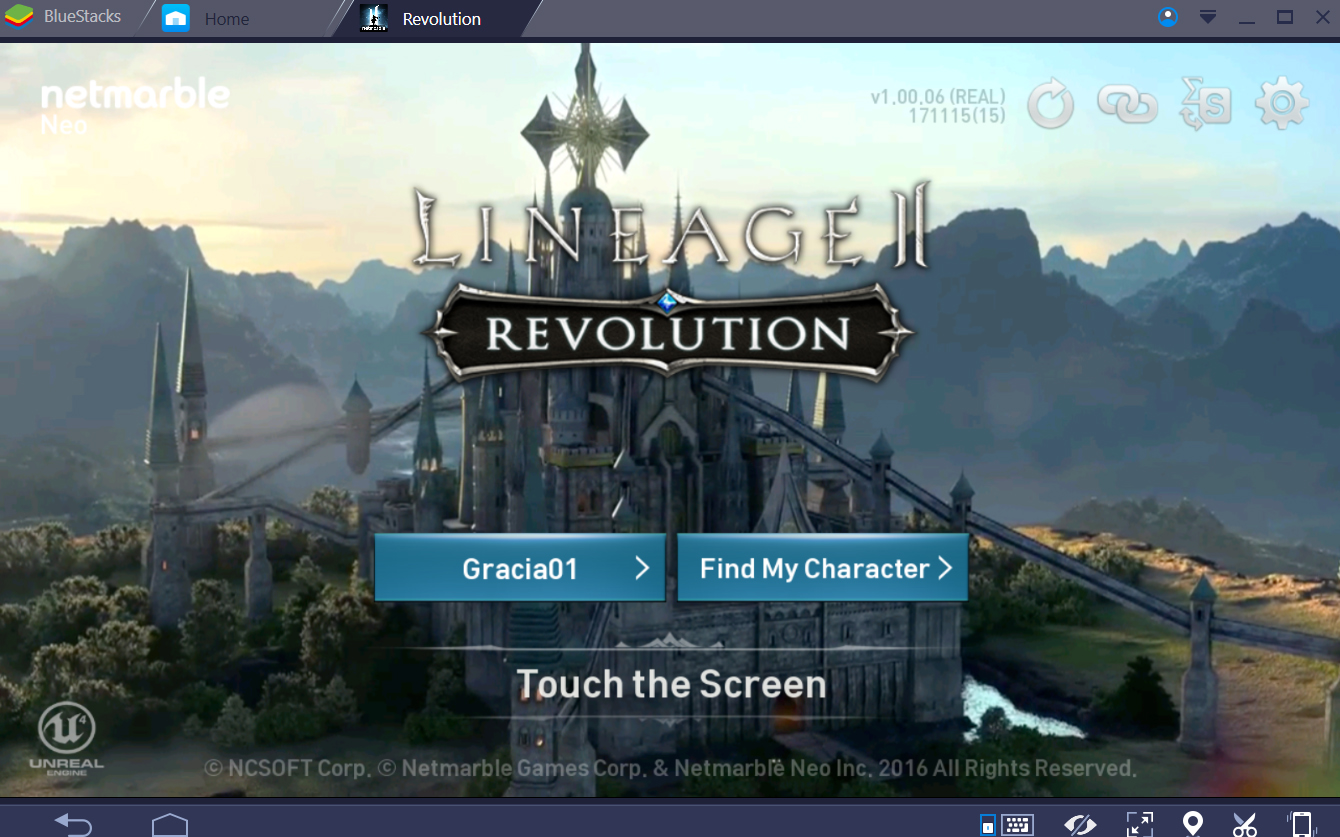Select the language translation icon

(x=1205, y=103)
